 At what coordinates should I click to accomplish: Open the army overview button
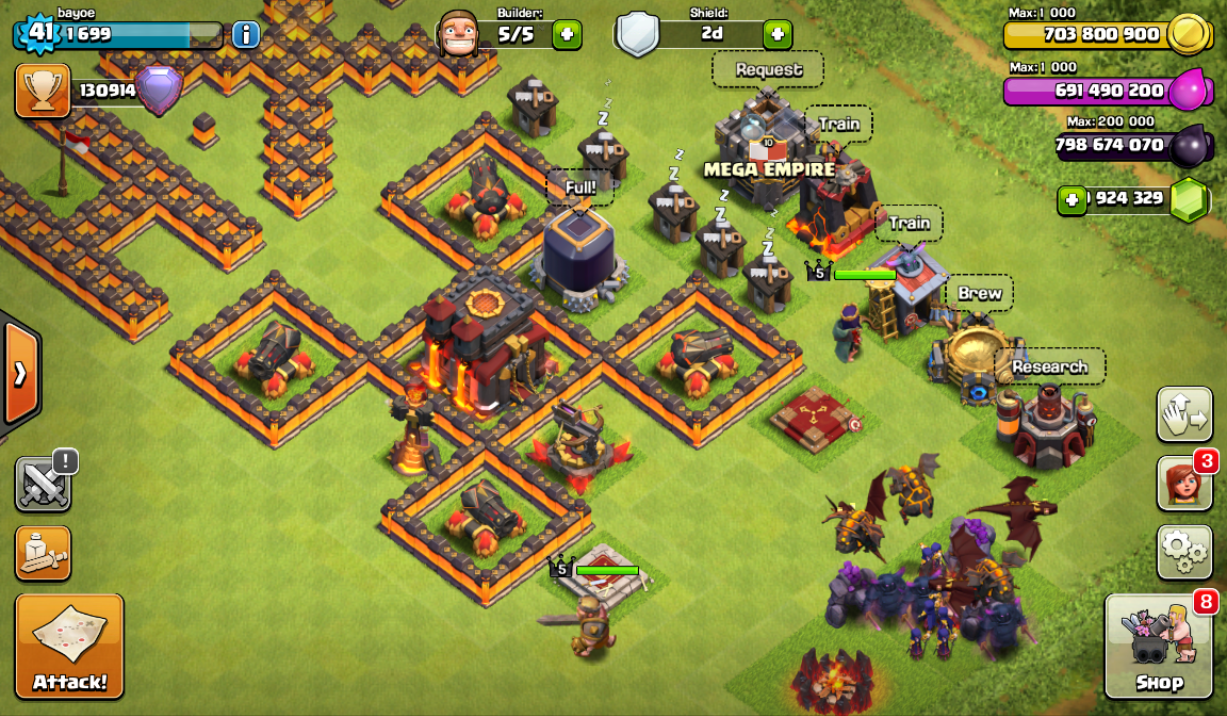[43, 553]
